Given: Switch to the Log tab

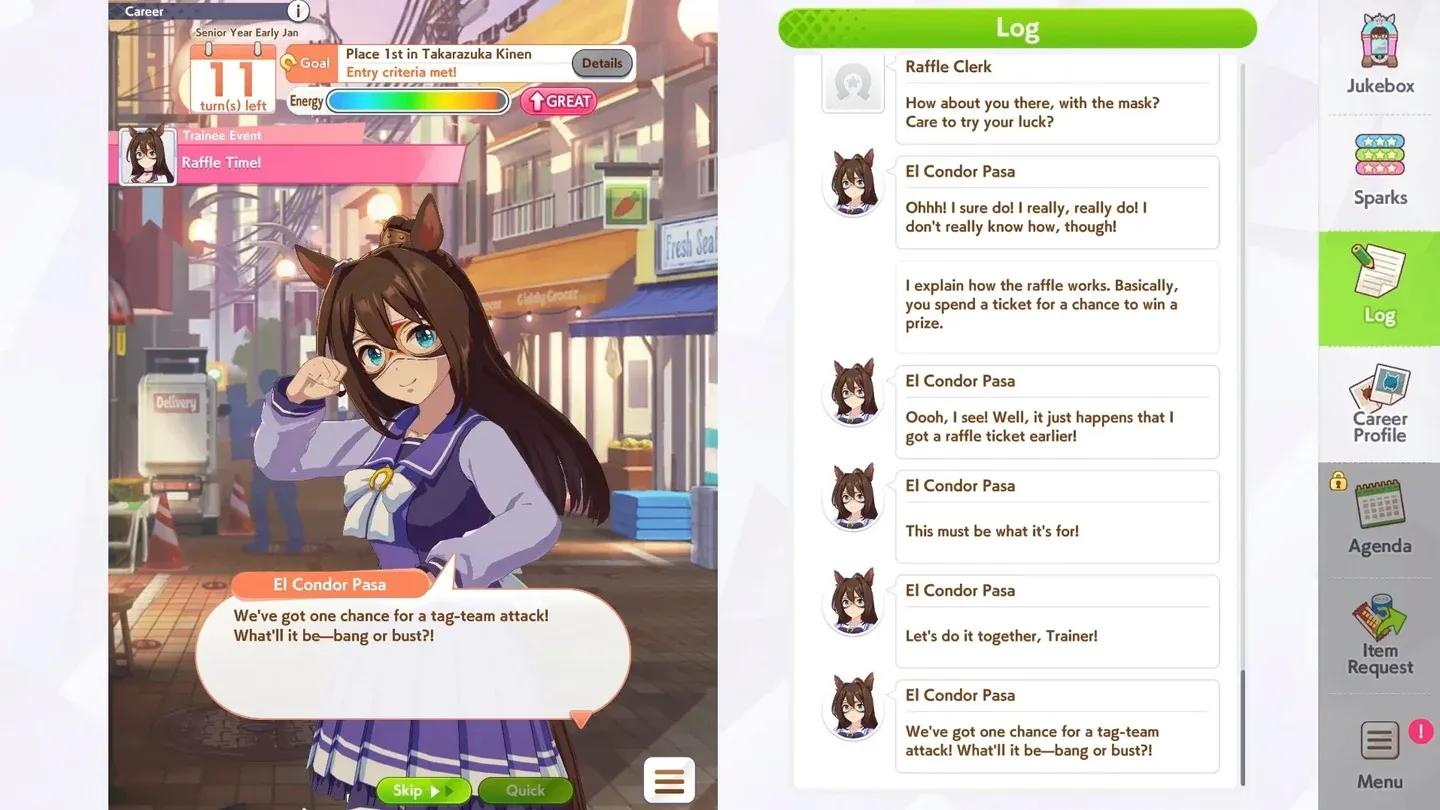Looking at the screenshot, I should 1379,288.
